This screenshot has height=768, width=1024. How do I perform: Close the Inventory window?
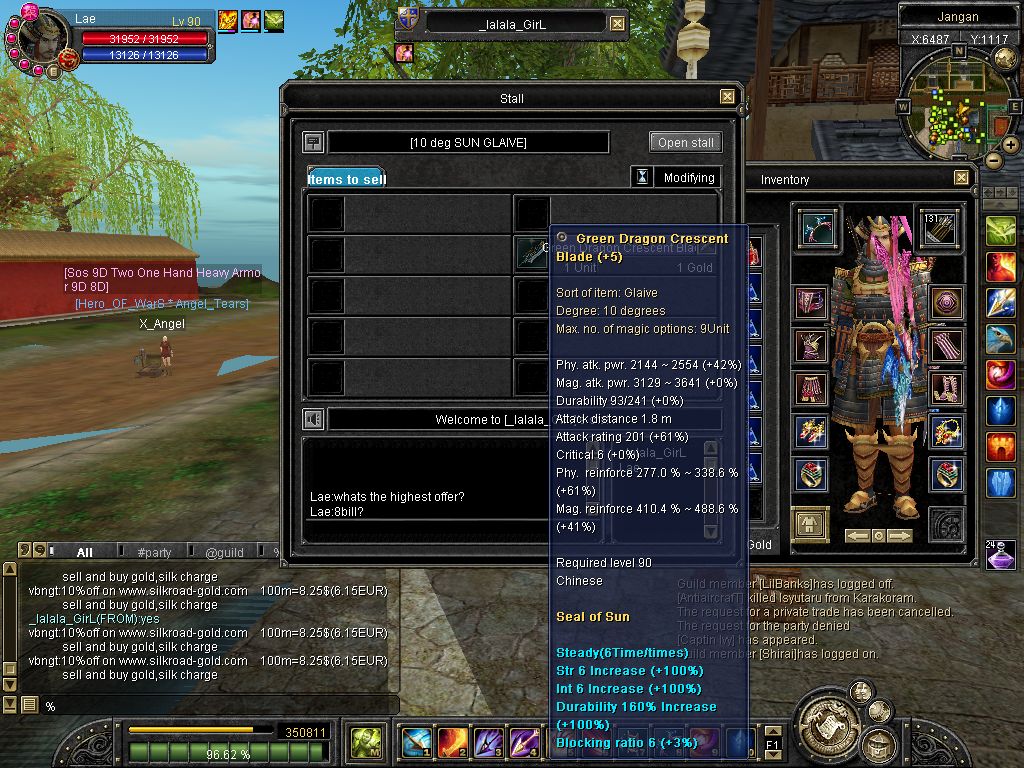tap(961, 178)
